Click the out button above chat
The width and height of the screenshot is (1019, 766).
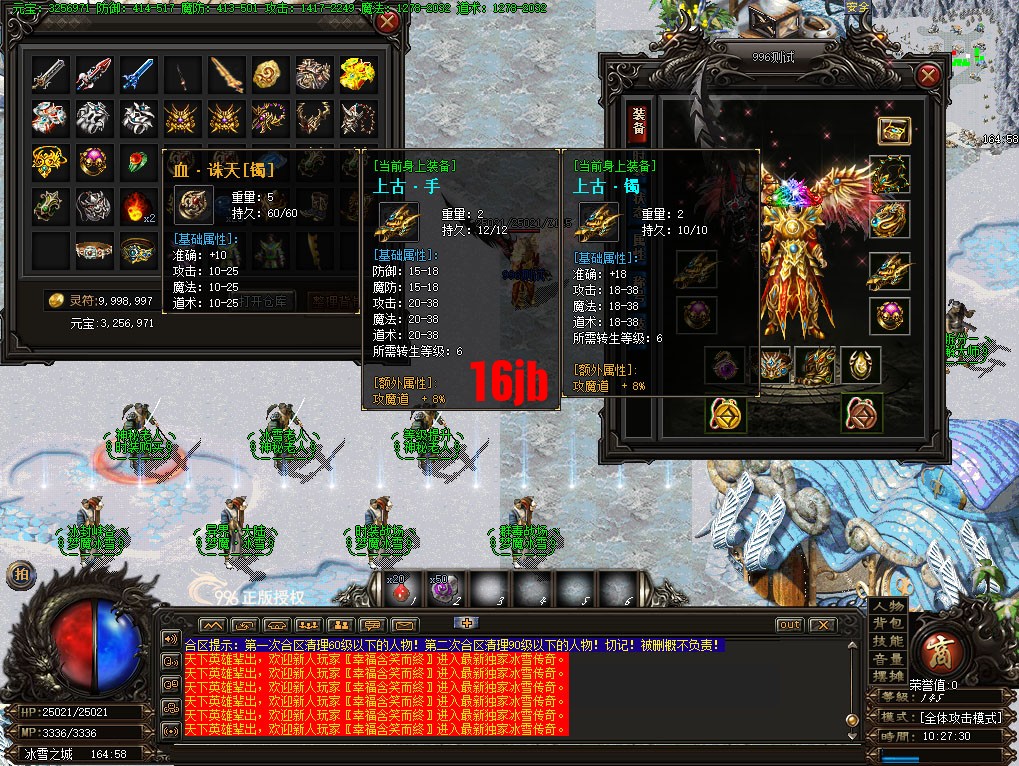789,625
